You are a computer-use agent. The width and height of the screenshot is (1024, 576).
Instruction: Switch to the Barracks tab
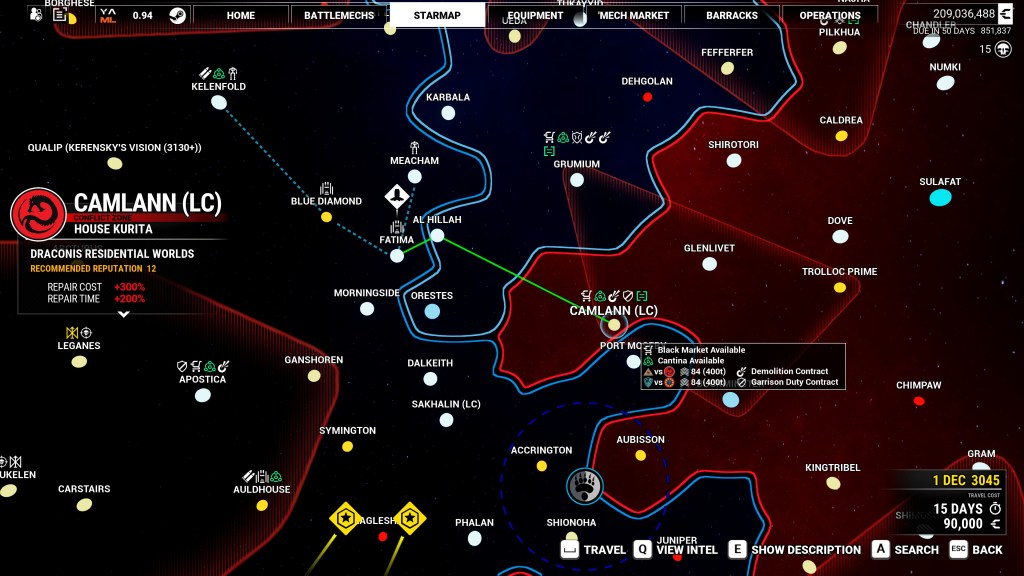click(x=732, y=15)
